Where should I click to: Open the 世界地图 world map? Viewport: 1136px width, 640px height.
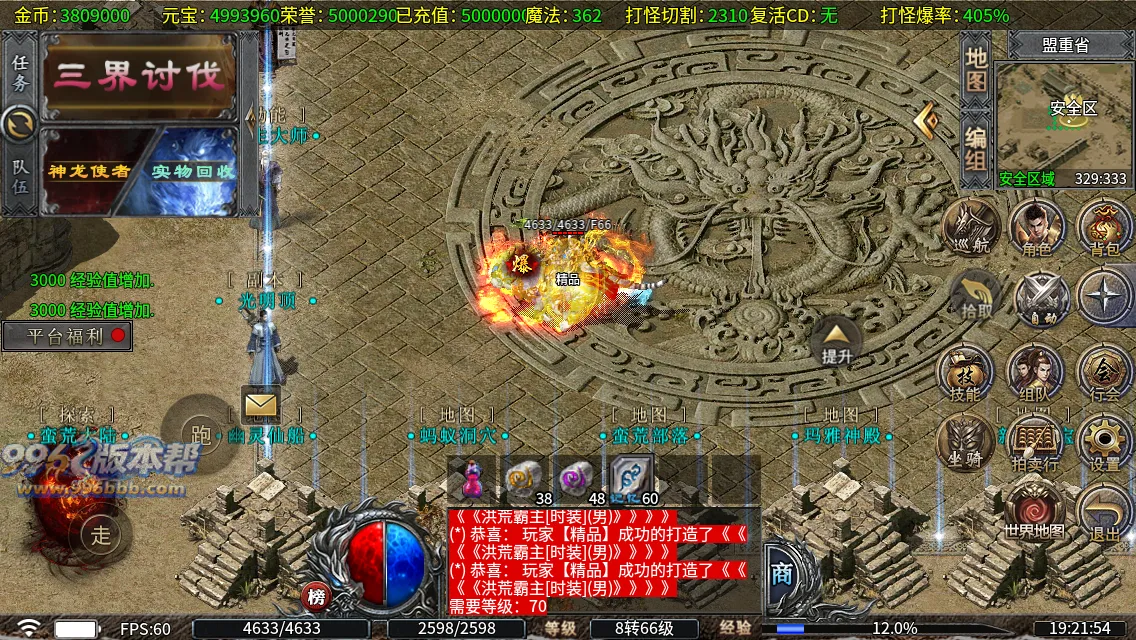[1035, 510]
